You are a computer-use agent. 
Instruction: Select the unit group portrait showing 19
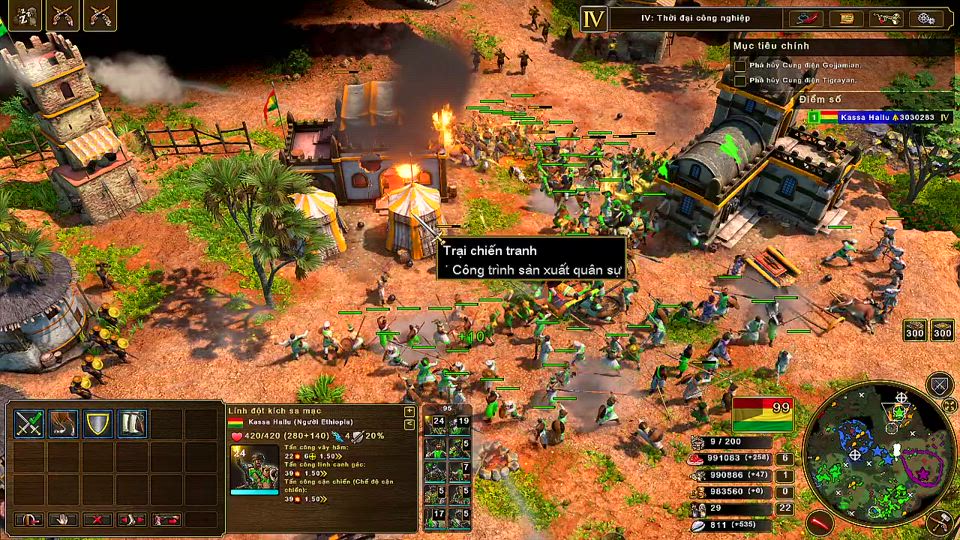(458, 424)
